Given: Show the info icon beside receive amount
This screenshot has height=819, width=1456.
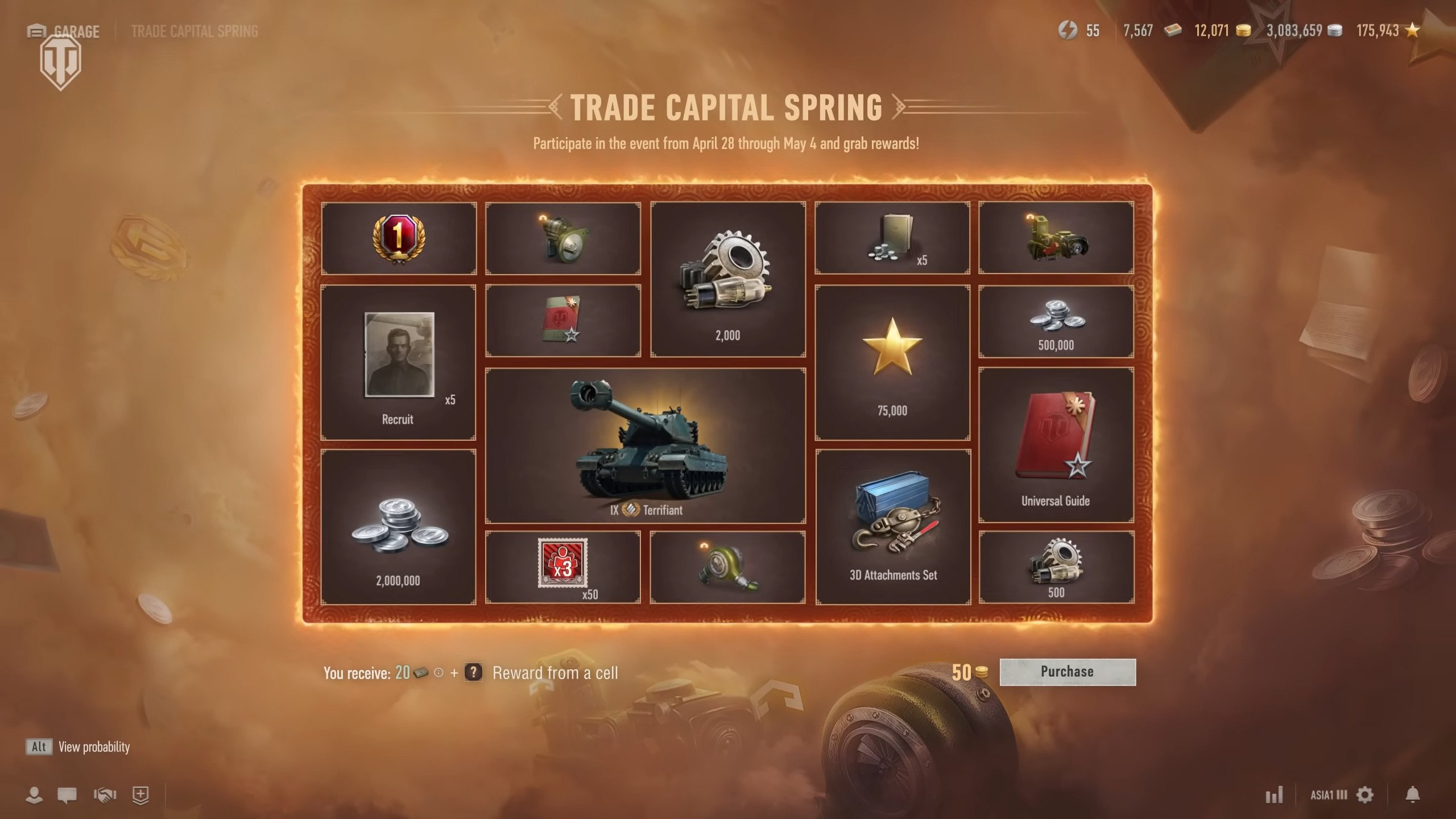Looking at the screenshot, I should pyautogui.click(x=439, y=673).
